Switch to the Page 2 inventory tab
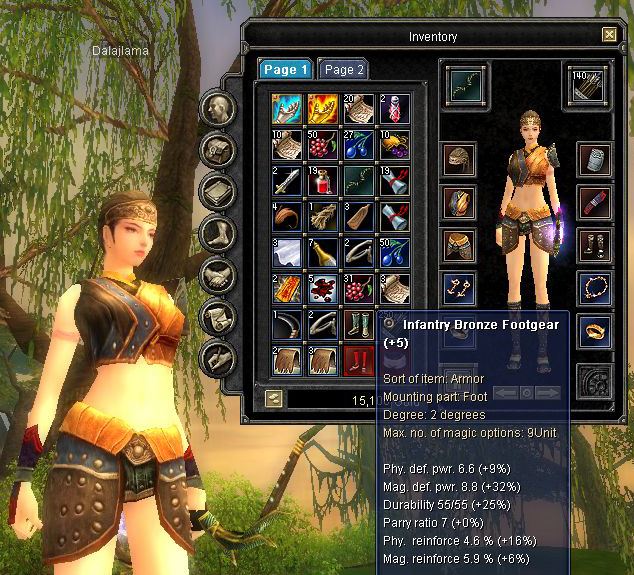 tap(343, 70)
